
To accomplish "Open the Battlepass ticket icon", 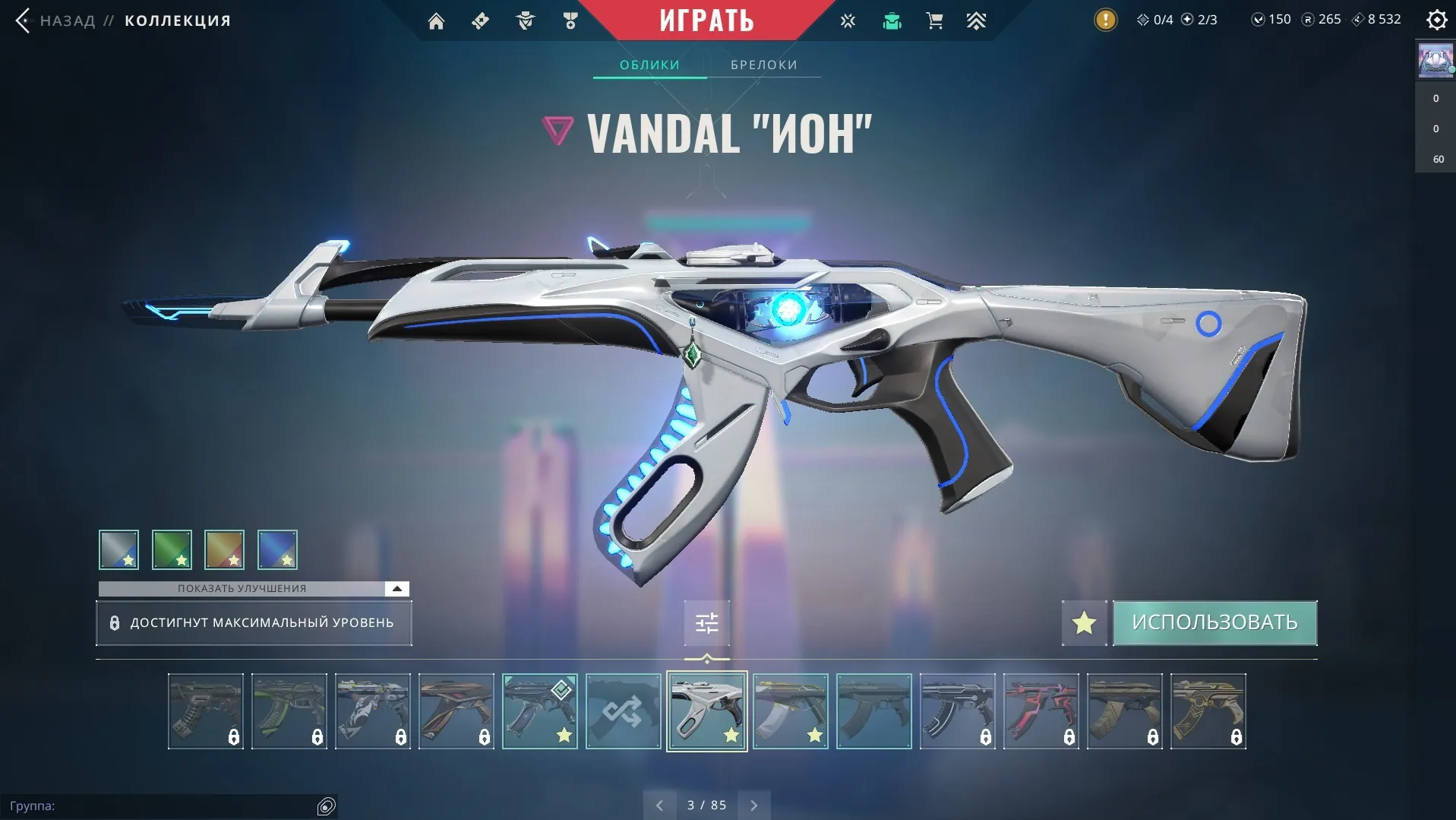I will coord(480,21).
